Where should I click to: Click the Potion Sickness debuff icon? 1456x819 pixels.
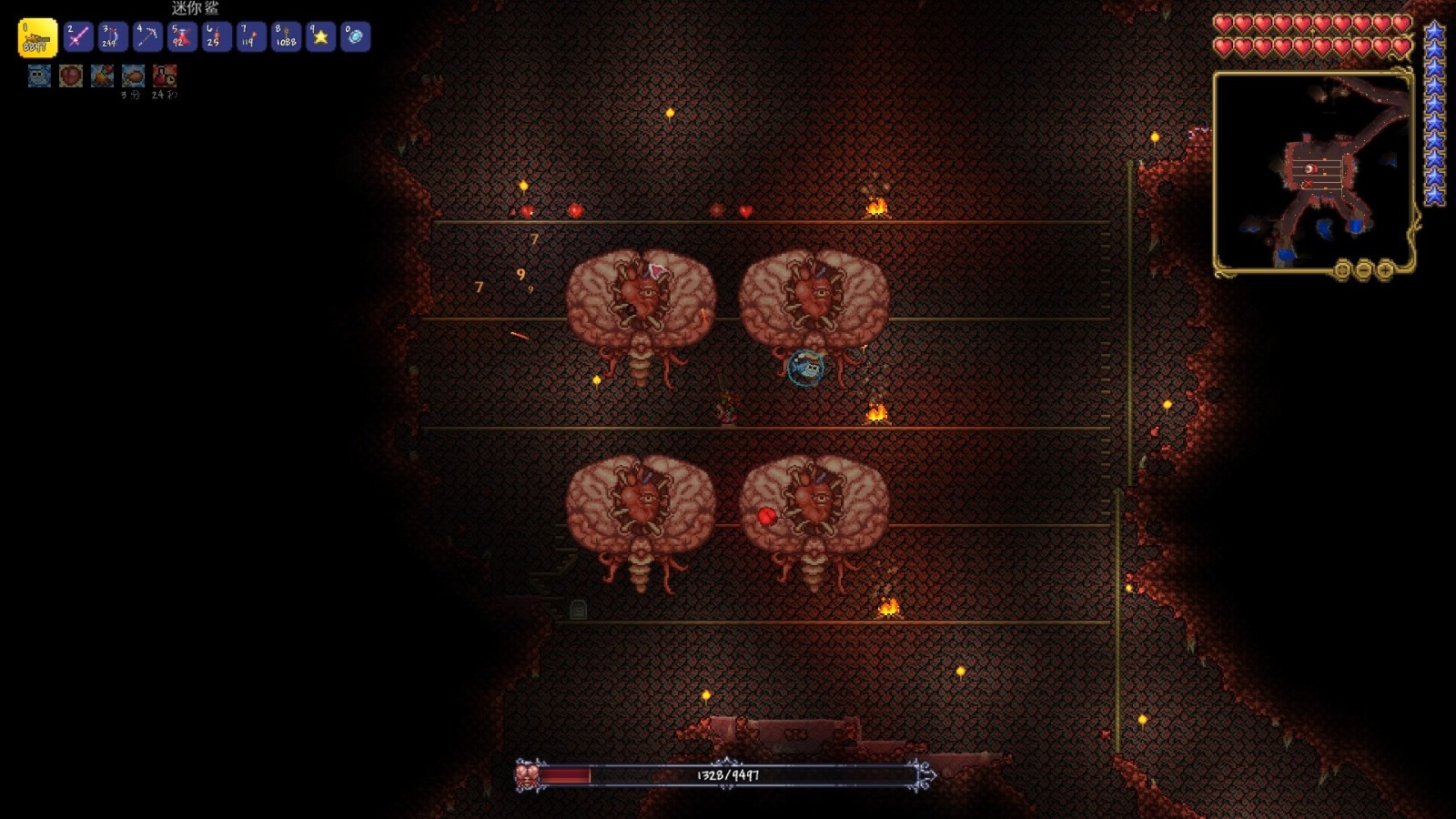(x=165, y=76)
